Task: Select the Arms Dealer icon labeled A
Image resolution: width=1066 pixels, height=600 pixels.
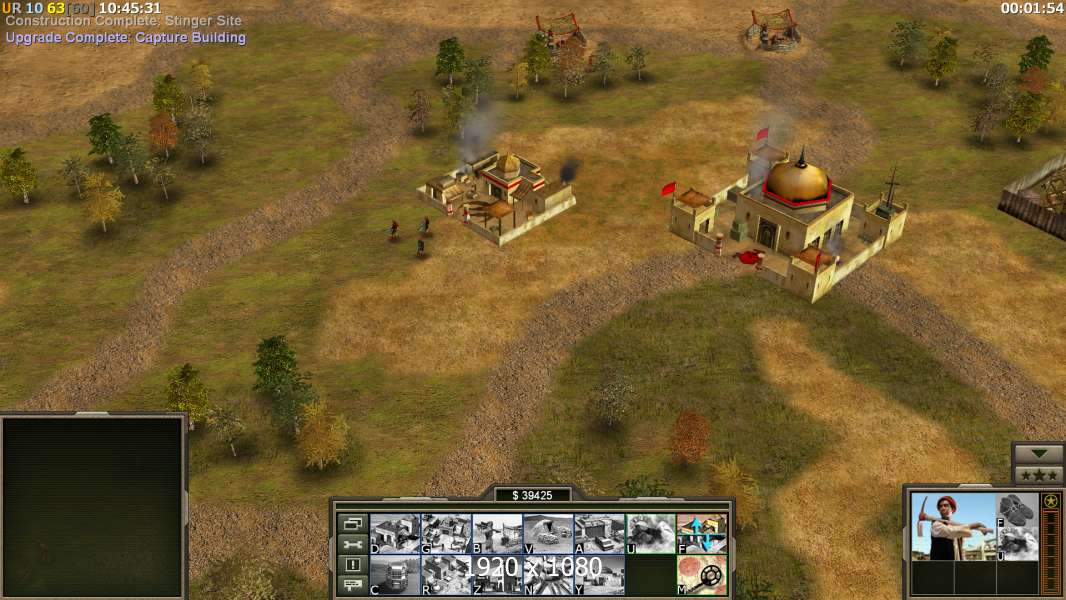Action: [600, 534]
